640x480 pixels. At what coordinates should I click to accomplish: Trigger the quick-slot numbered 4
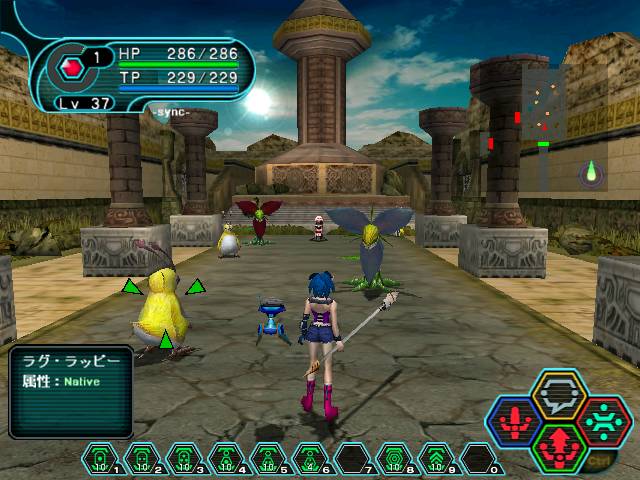(226, 458)
